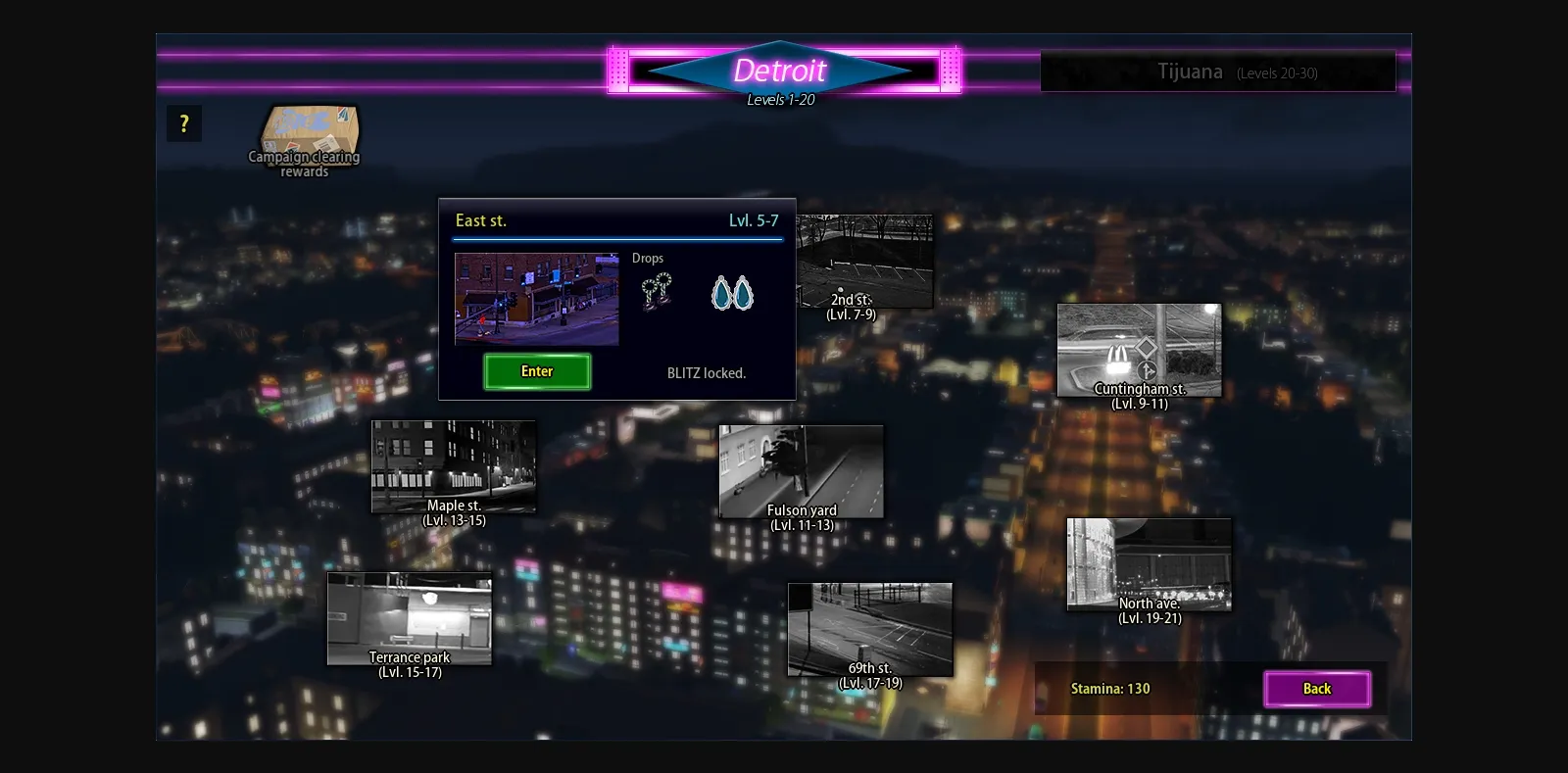Viewport: 1568px width, 773px height.
Task: Select the Fulson yard (Lvl. 11-13) area
Action: pyautogui.click(x=800, y=470)
